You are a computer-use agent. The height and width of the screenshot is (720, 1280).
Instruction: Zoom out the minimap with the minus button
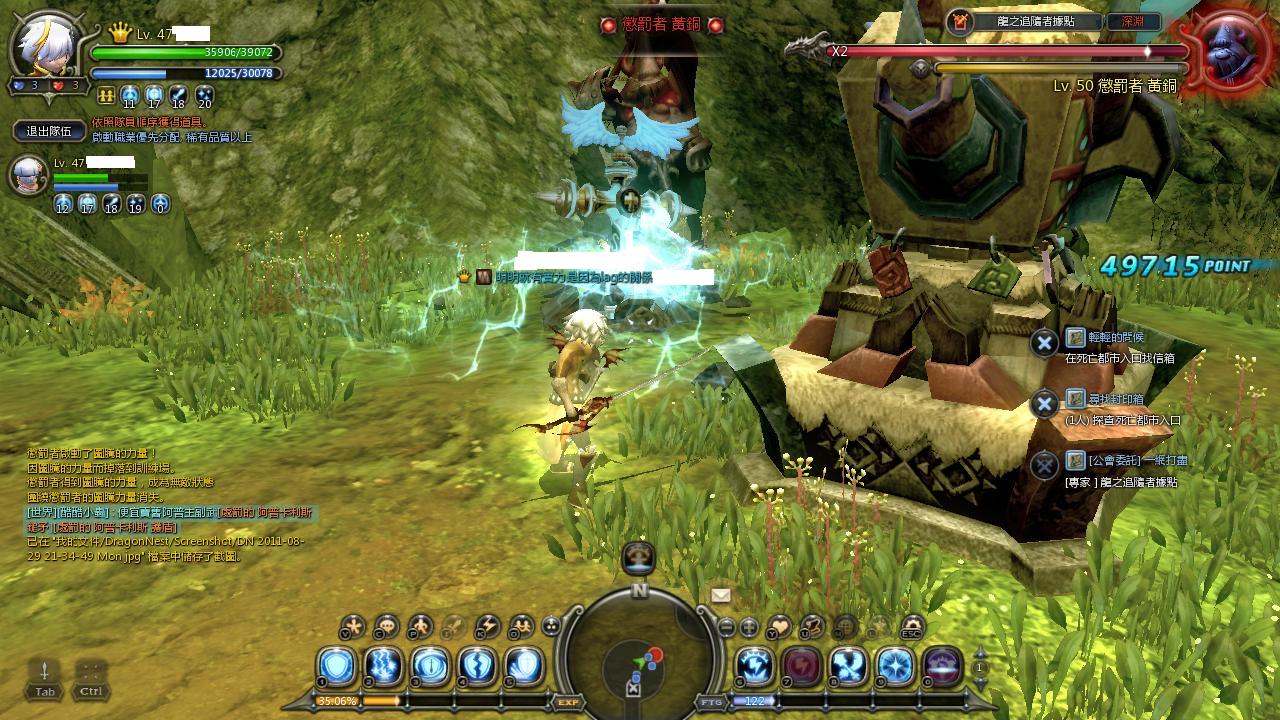pyautogui.click(x=727, y=628)
